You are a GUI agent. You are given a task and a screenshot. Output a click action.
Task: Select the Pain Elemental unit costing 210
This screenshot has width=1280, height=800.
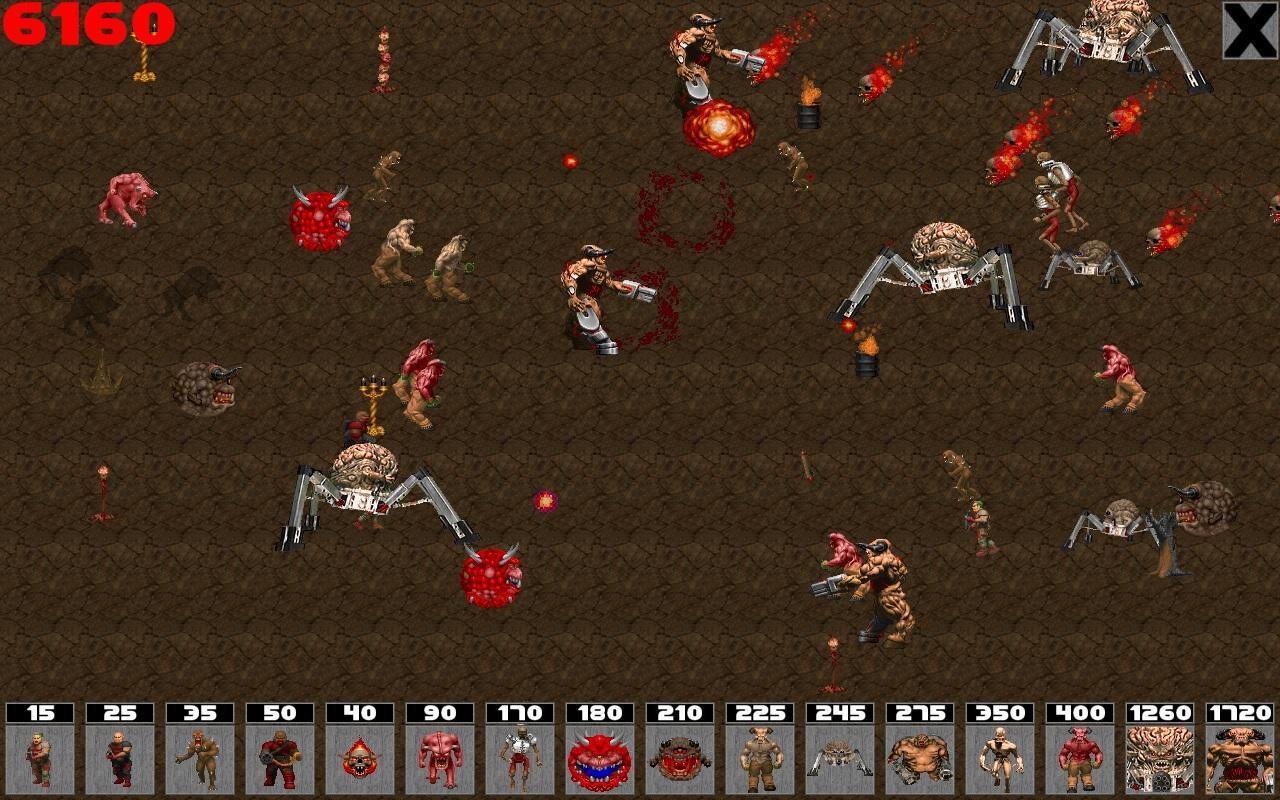[680, 758]
